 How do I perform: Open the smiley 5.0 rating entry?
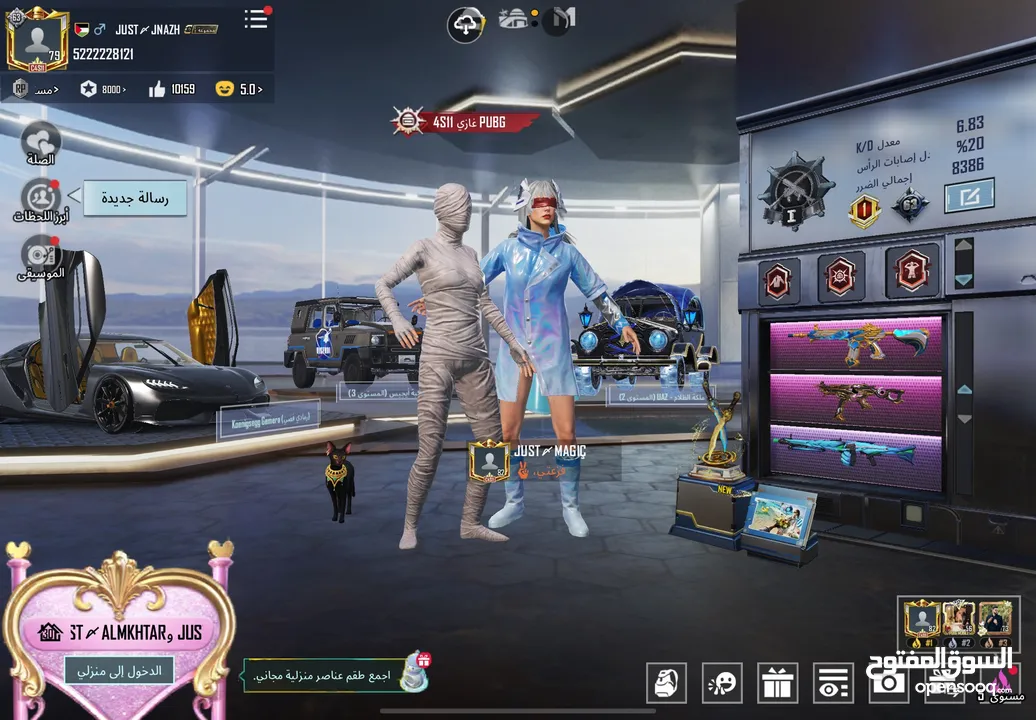[238, 89]
